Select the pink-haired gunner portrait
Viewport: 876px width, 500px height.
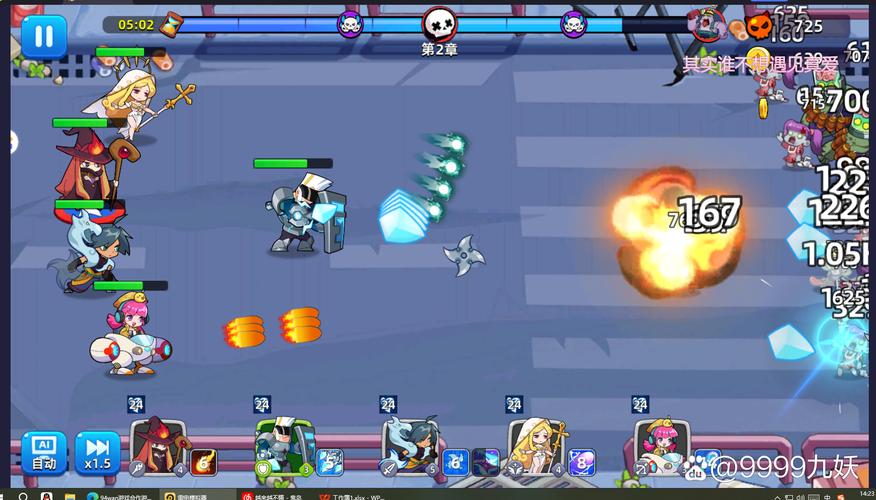pyautogui.click(x=660, y=446)
